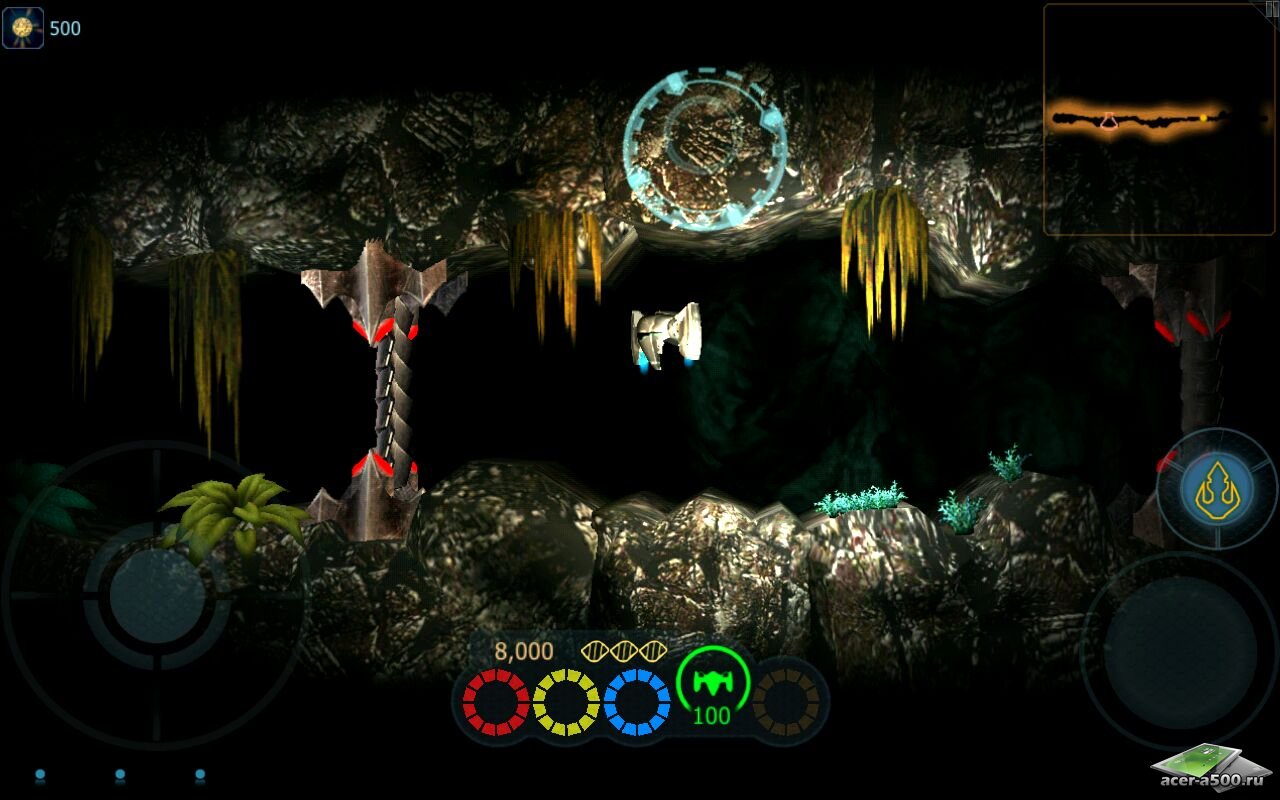Pause the game with the top-corner pause button

pos(1271,8)
